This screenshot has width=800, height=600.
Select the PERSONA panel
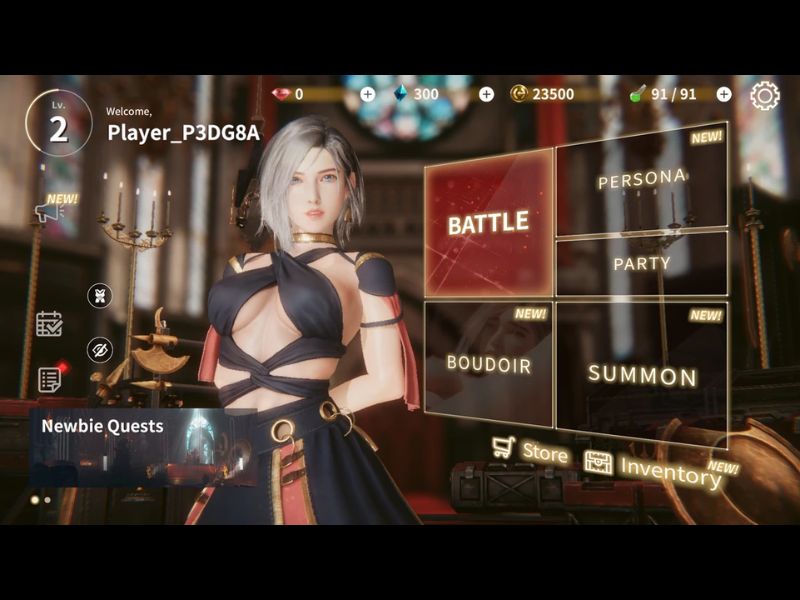pyautogui.click(x=640, y=180)
